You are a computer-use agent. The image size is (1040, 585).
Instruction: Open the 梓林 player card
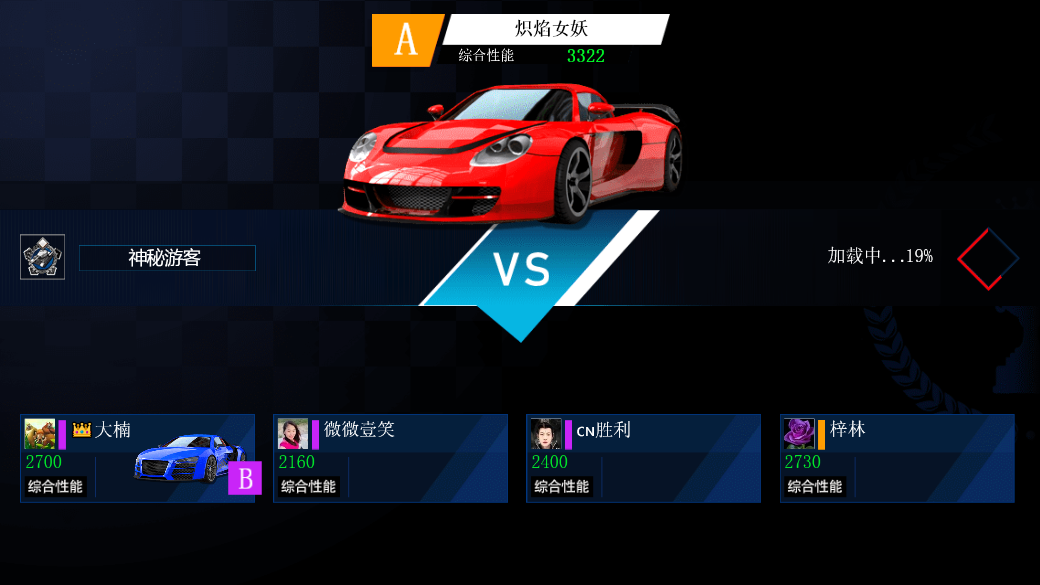pos(897,458)
